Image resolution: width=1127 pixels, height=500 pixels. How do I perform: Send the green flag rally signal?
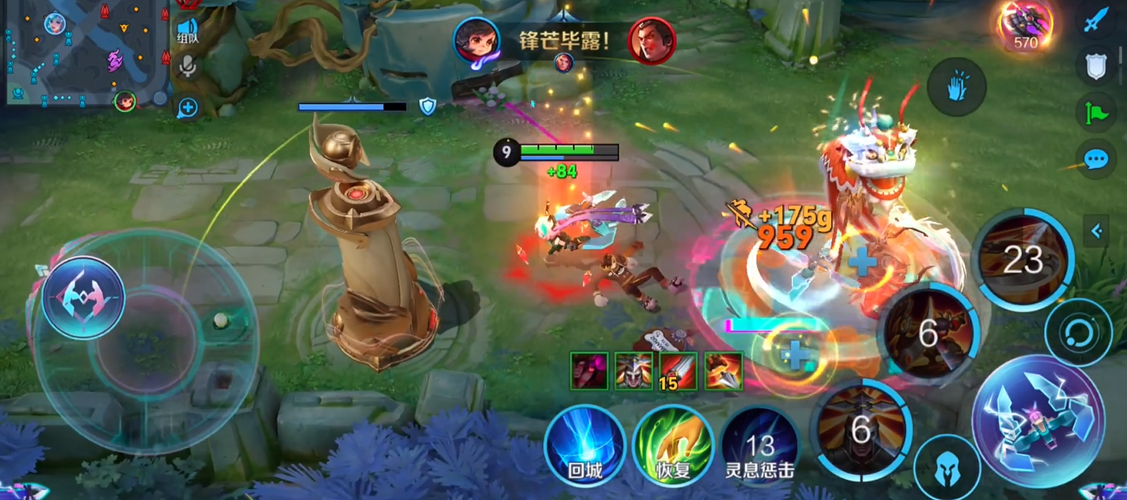tap(1097, 112)
